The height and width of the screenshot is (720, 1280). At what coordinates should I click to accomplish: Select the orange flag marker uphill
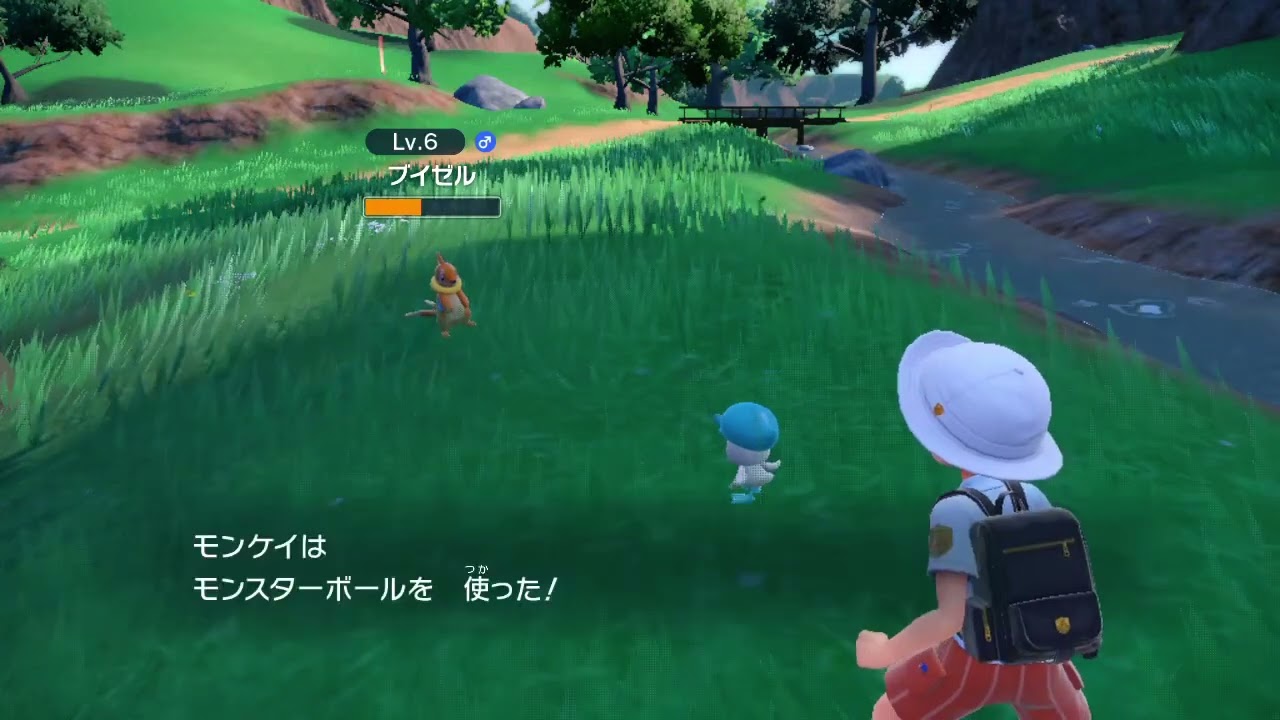point(383,52)
